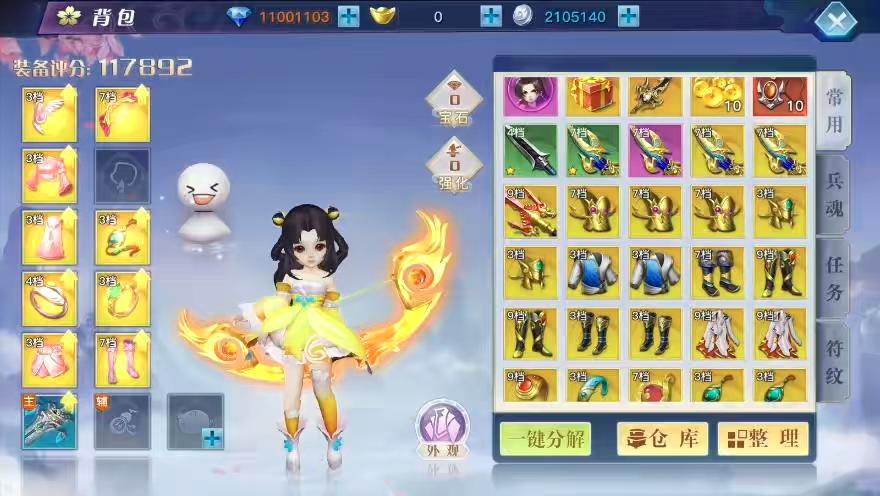Image resolution: width=880 pixels, height=496 pixels.
Task: Sort the bag with 整理
Action: click(x=762, y=438)
